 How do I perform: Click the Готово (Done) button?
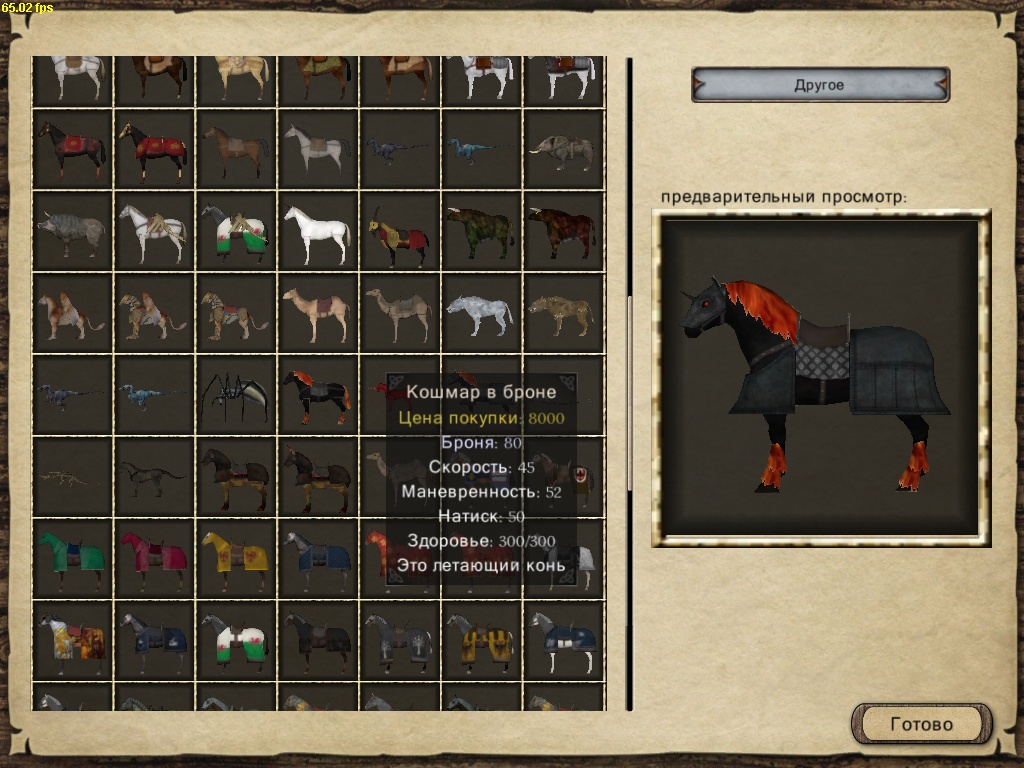pyautogui.click(x=921, y=724)
